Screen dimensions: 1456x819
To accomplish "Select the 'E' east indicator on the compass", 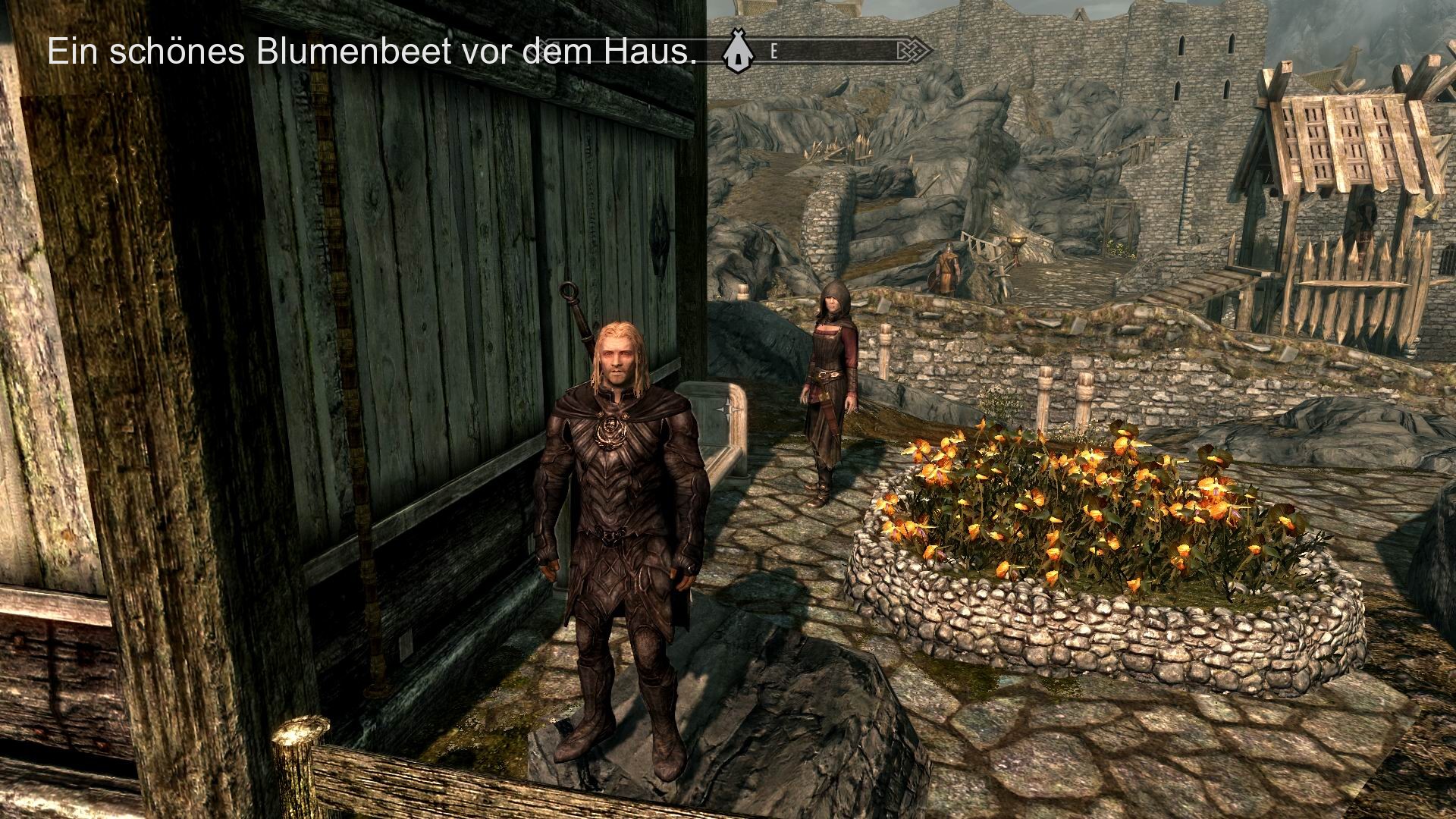I will tap(773, 52).
